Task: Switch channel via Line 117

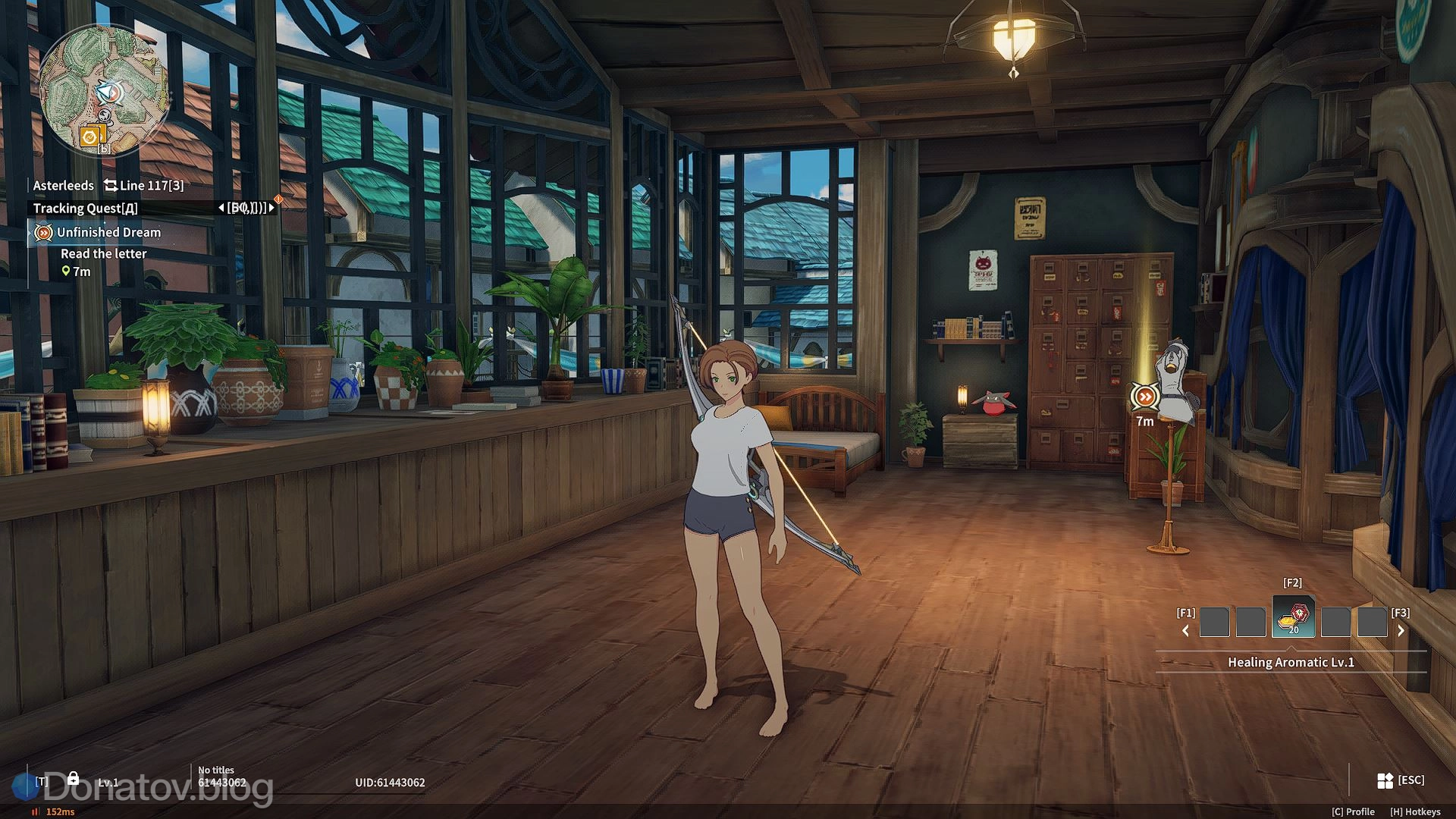Action: click(144, 185)
